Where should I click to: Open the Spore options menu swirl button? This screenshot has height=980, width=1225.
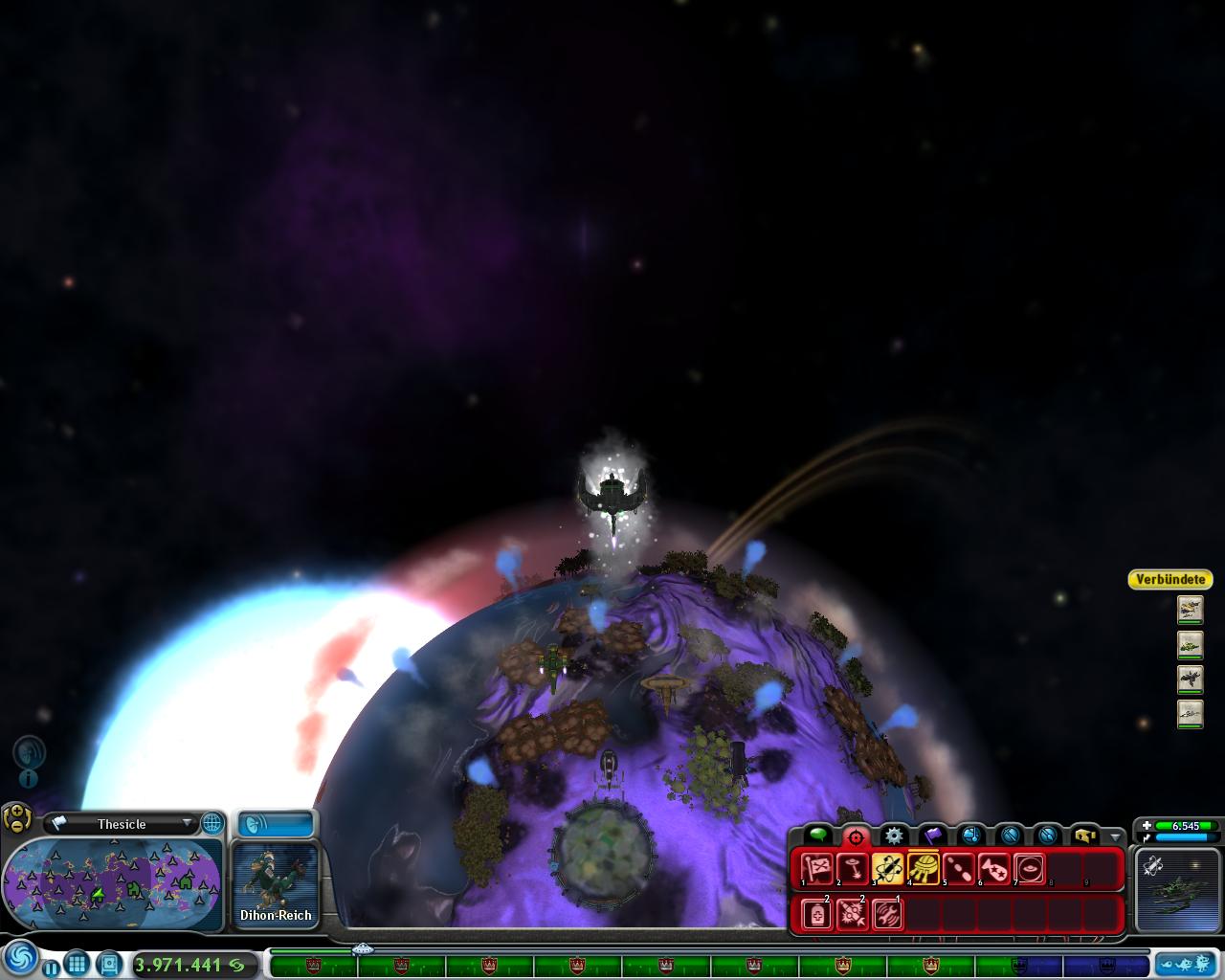[20, 959]
